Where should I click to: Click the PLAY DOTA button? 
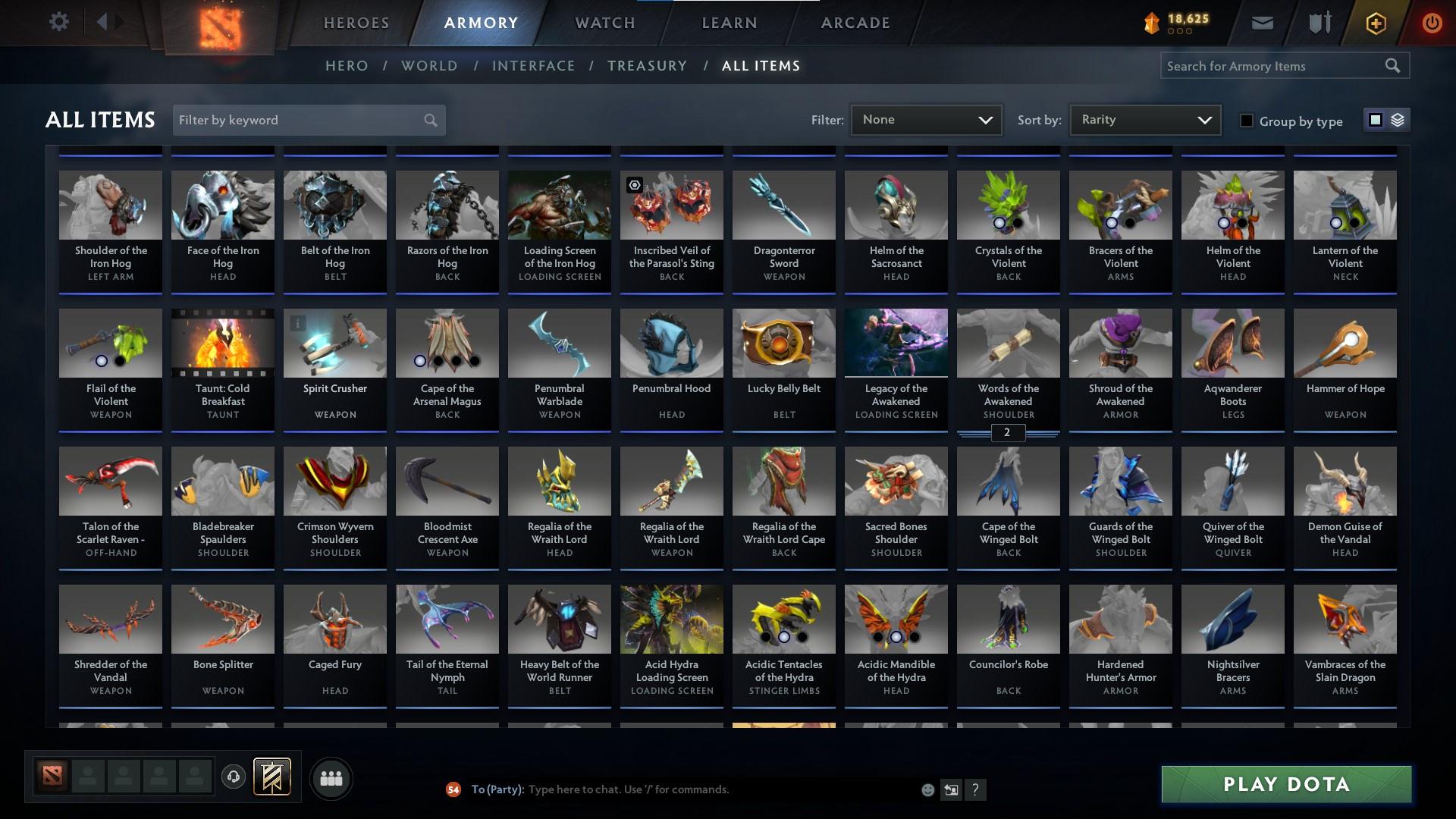click(x=1285, y=784)
